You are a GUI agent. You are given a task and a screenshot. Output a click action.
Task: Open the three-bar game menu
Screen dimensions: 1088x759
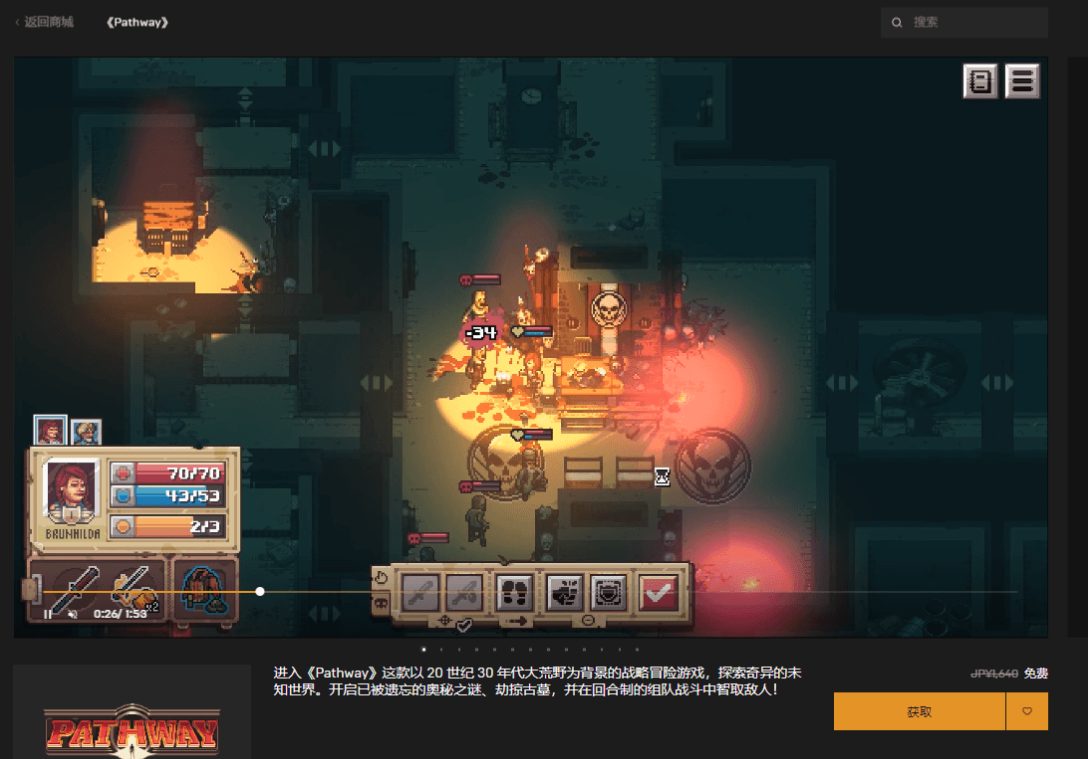coord(1022,81)
